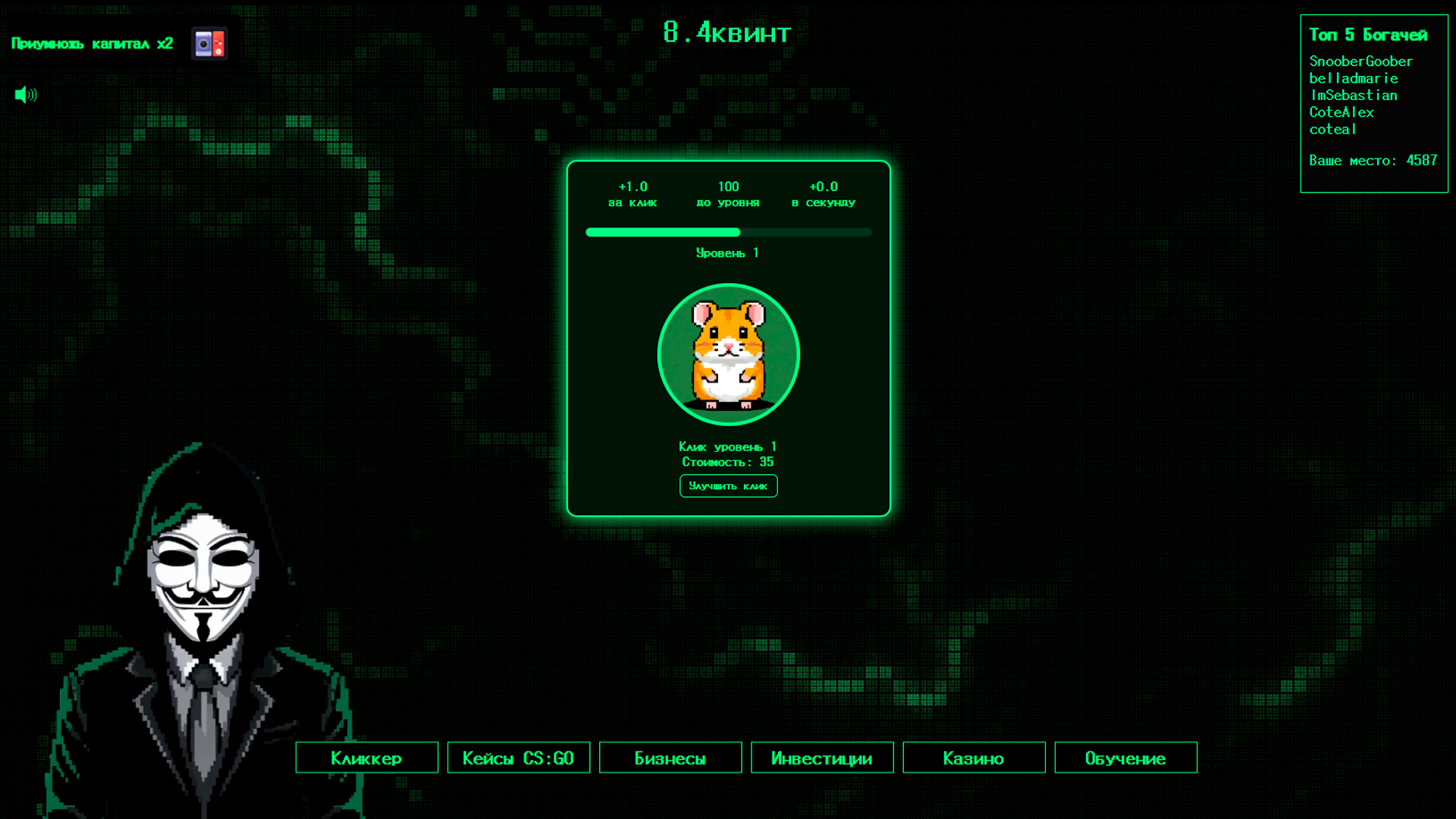Click player SnooberGoober in the leaderboard

(x=1361, y=61)
